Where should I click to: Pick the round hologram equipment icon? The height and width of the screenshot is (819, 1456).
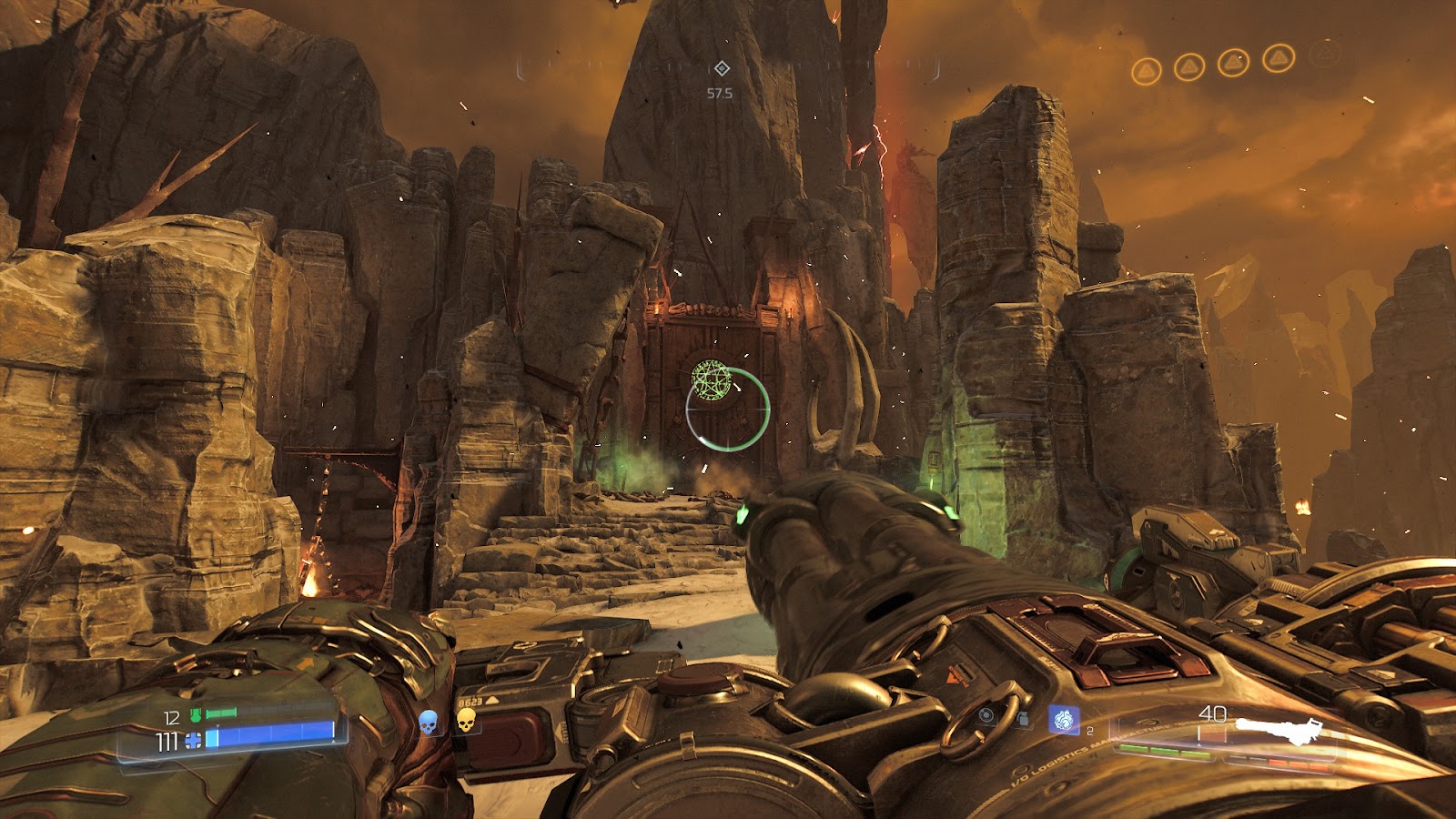point(987,716)
